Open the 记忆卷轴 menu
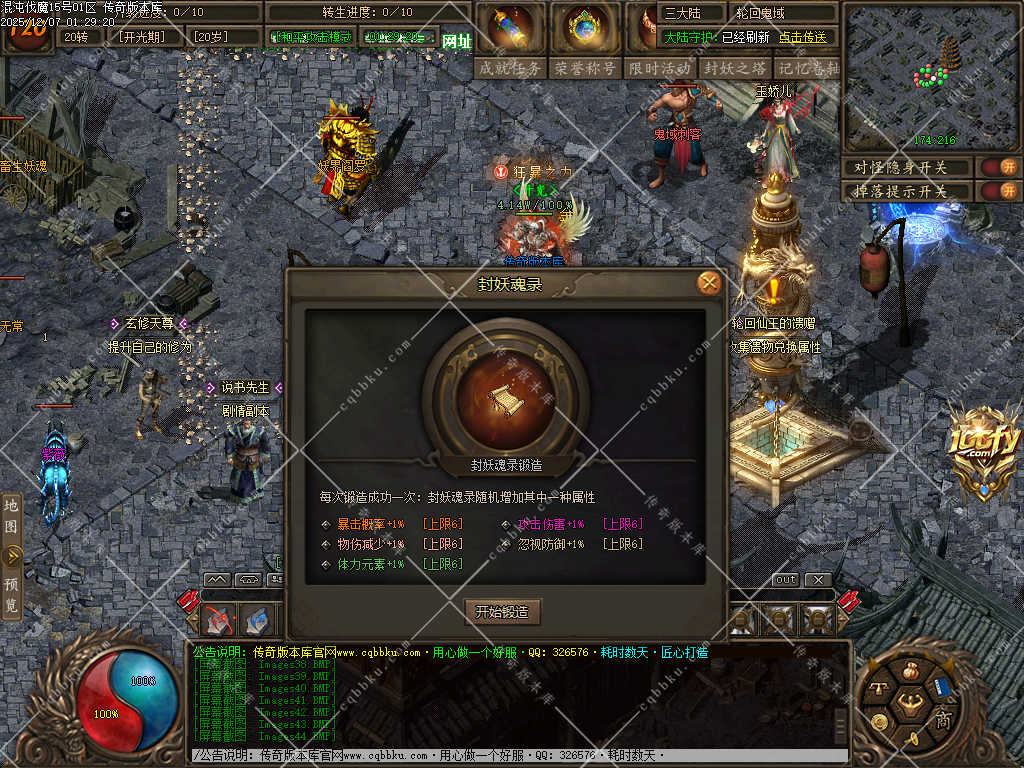The height and width of the screenshot is (768, 1024). tap(808, 68)
